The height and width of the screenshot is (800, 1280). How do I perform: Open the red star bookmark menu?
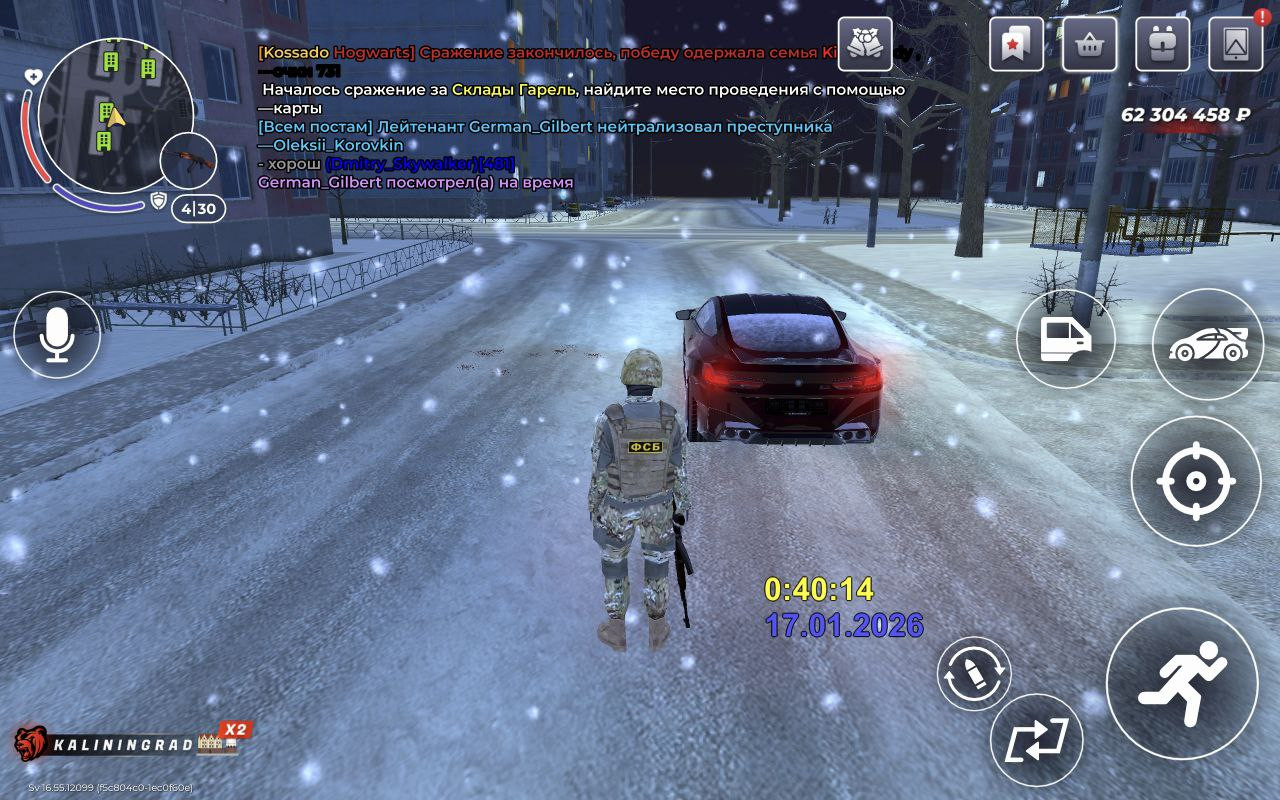[1016, 44]
